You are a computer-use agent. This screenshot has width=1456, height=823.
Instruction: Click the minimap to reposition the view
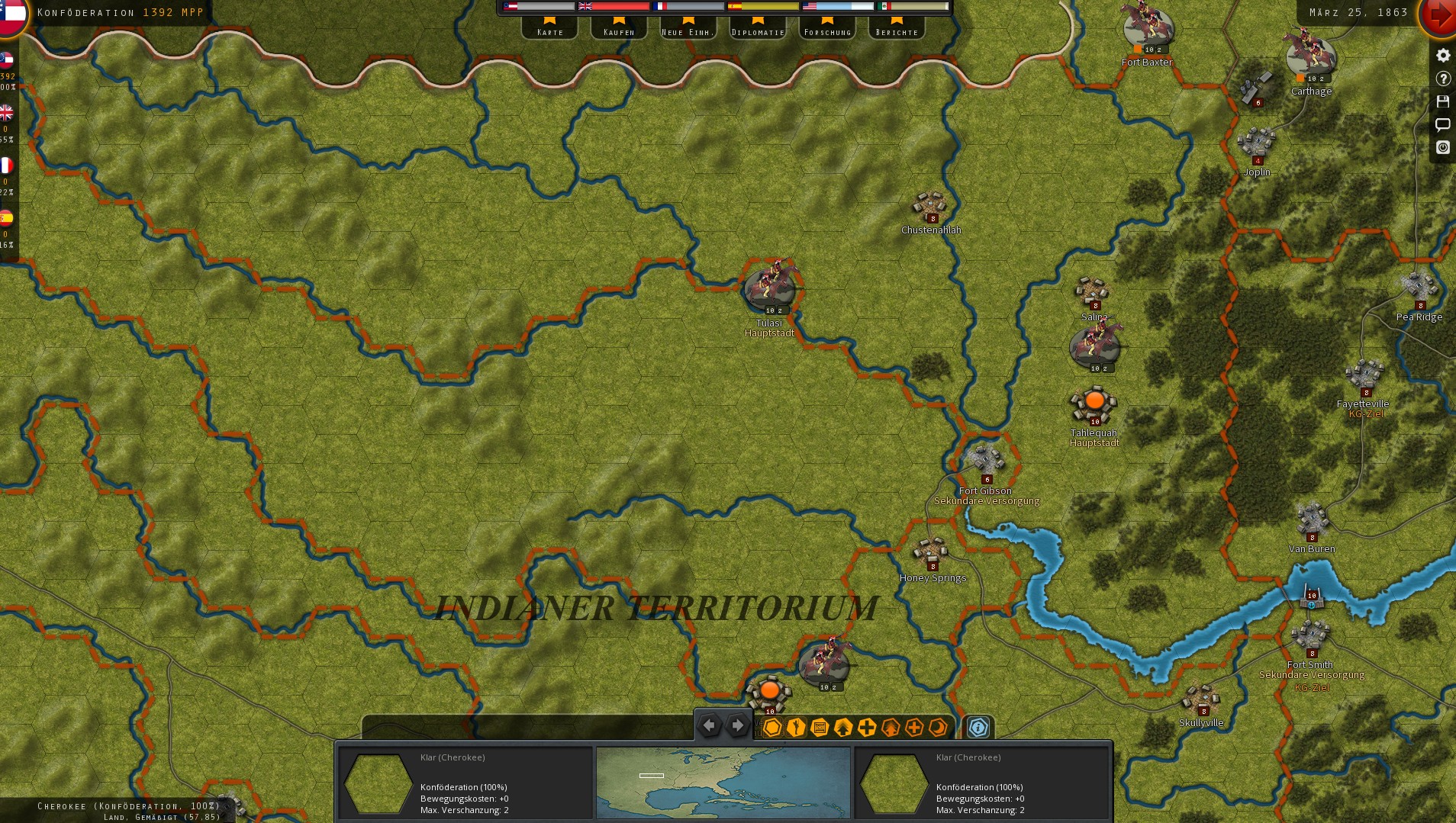tap(723, 781)
